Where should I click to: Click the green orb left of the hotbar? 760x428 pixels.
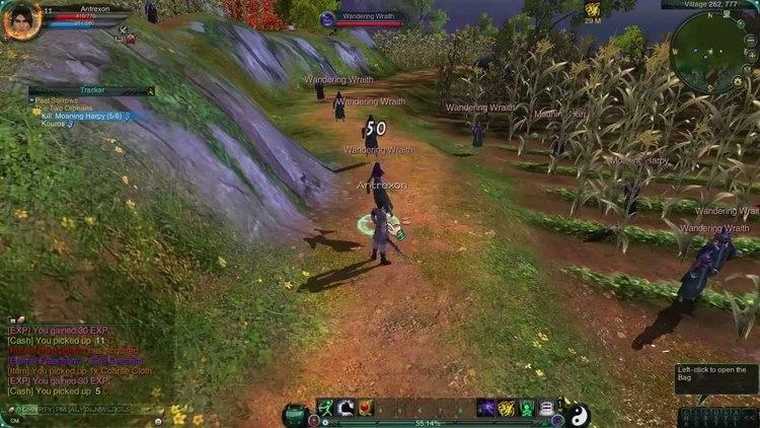click(x=295, y=412)
